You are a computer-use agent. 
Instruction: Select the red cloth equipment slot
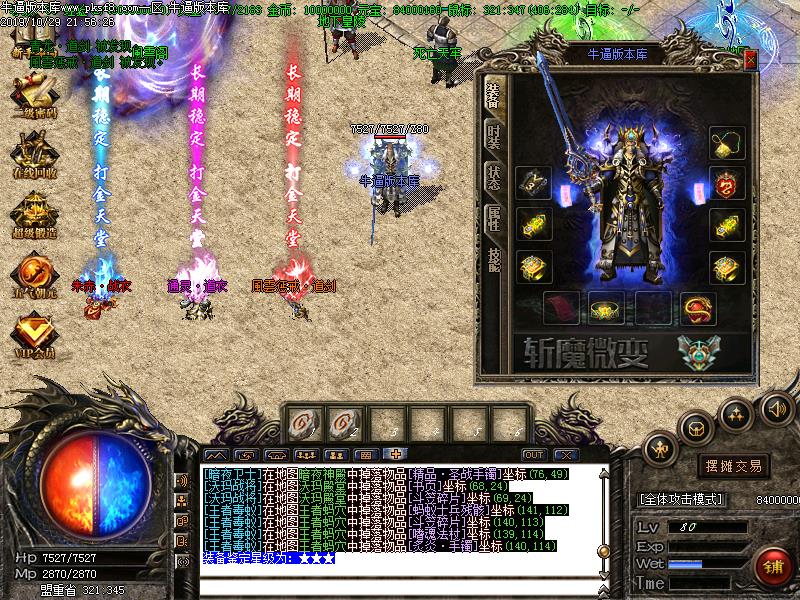560,308
